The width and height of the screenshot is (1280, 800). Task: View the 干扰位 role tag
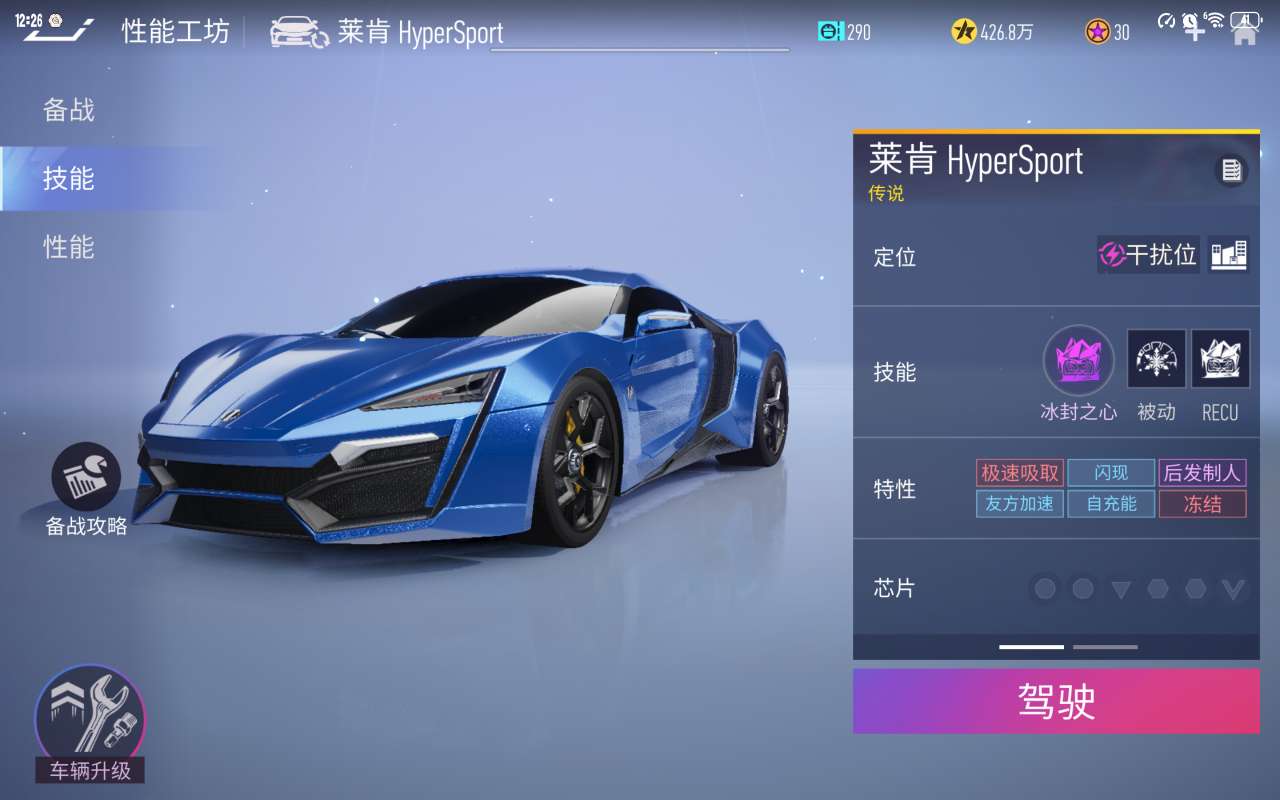pos(1148,255)
